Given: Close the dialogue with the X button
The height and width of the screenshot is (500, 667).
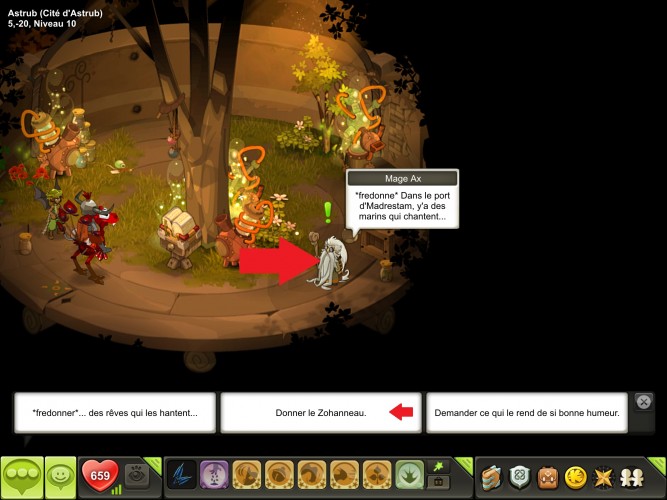Looking at the screenshot, I should pos(645,402).
